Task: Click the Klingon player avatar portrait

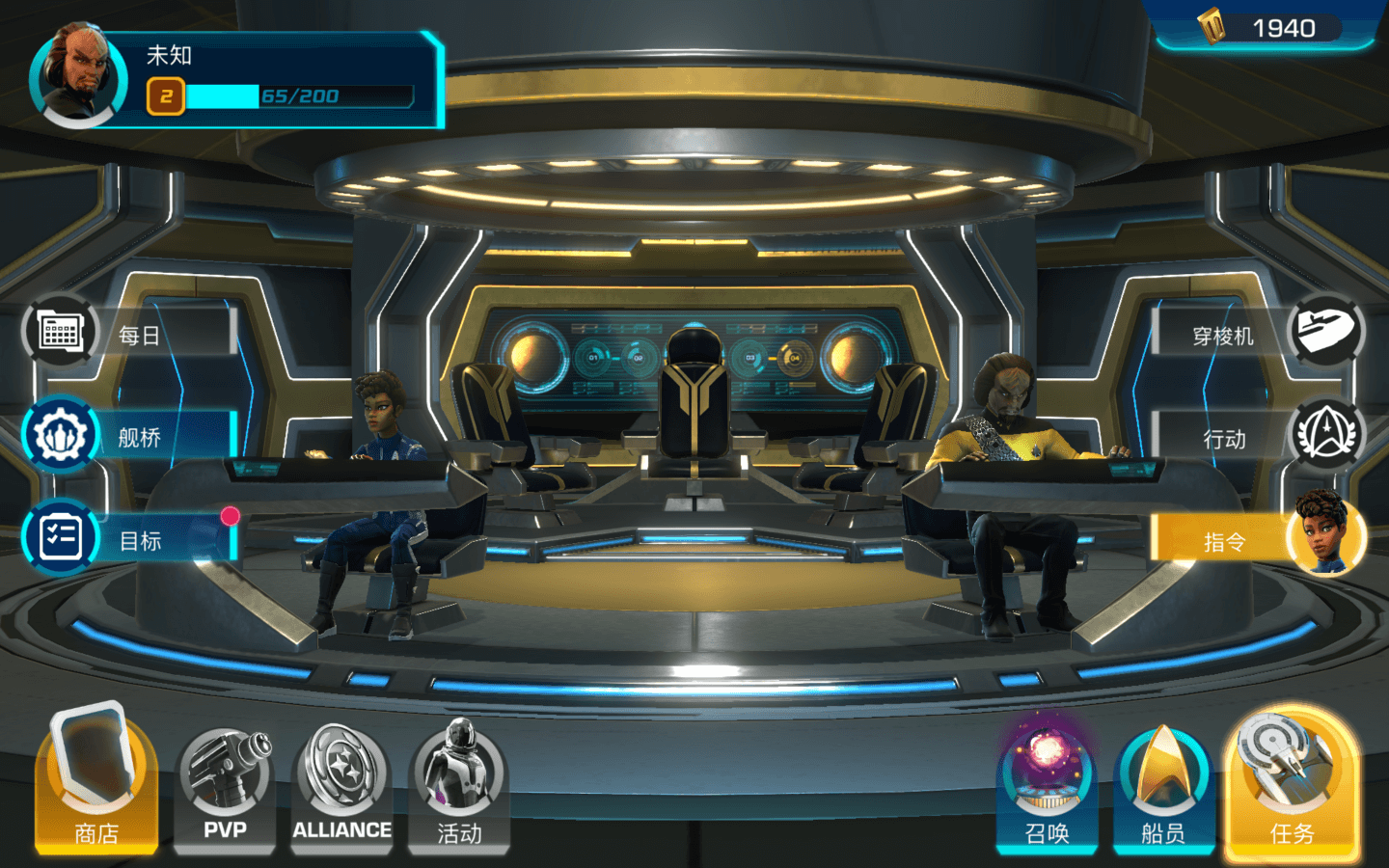Action: pyautogui.click(x=79, y=75)
